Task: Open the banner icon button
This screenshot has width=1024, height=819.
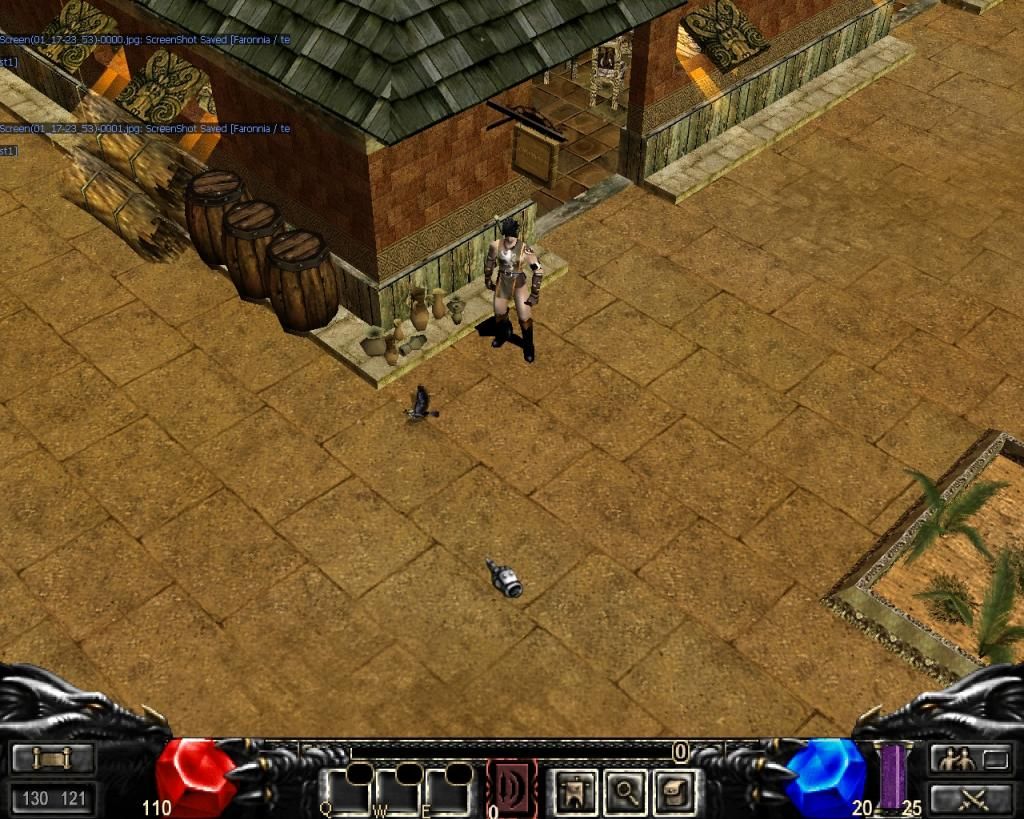Action: tap(576, 791)
